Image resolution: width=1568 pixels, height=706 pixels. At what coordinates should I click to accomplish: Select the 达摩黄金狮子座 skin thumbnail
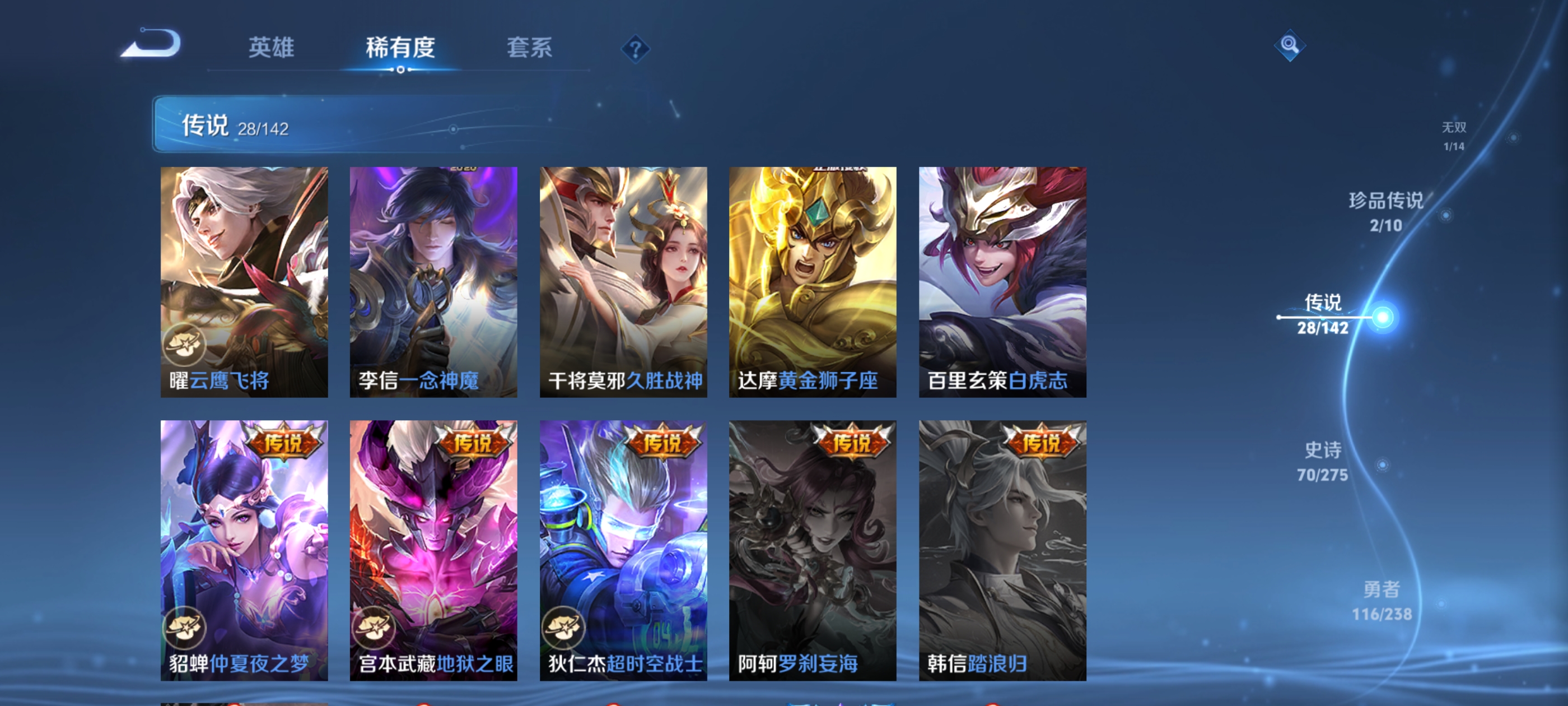(813, 280)
